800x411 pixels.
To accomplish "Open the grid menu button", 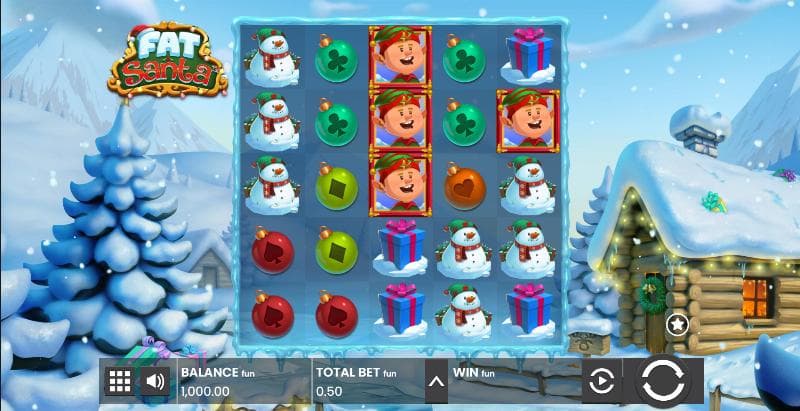I will coord(120,381).
